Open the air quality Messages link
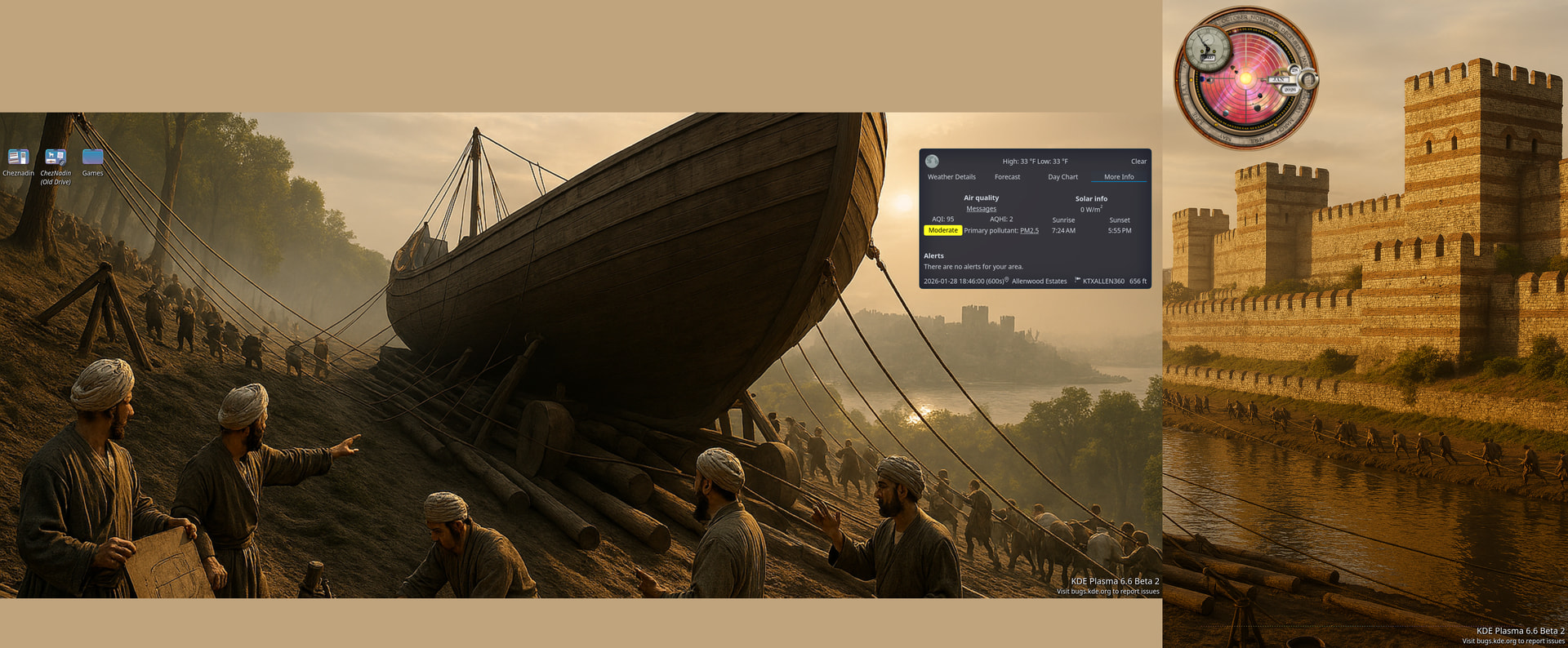 [x=981, y=209]
